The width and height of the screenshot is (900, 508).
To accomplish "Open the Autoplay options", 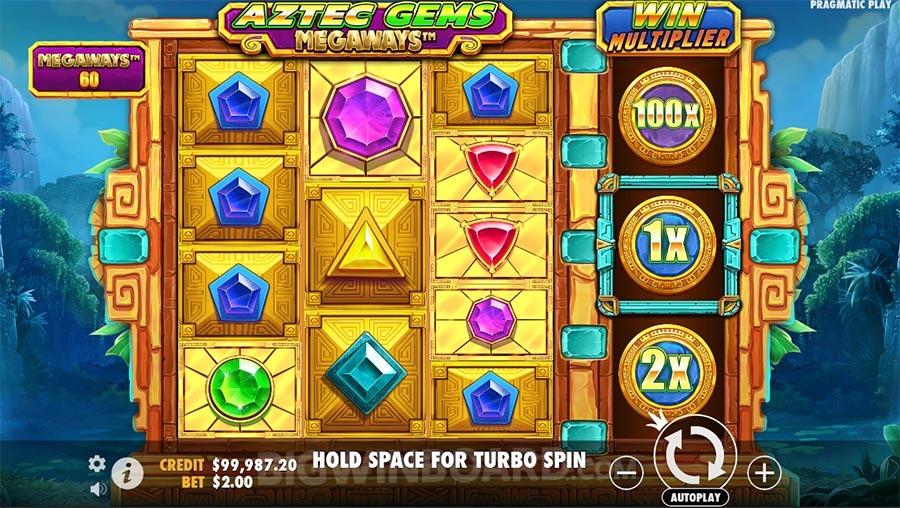I will click(x=694, y=496).
